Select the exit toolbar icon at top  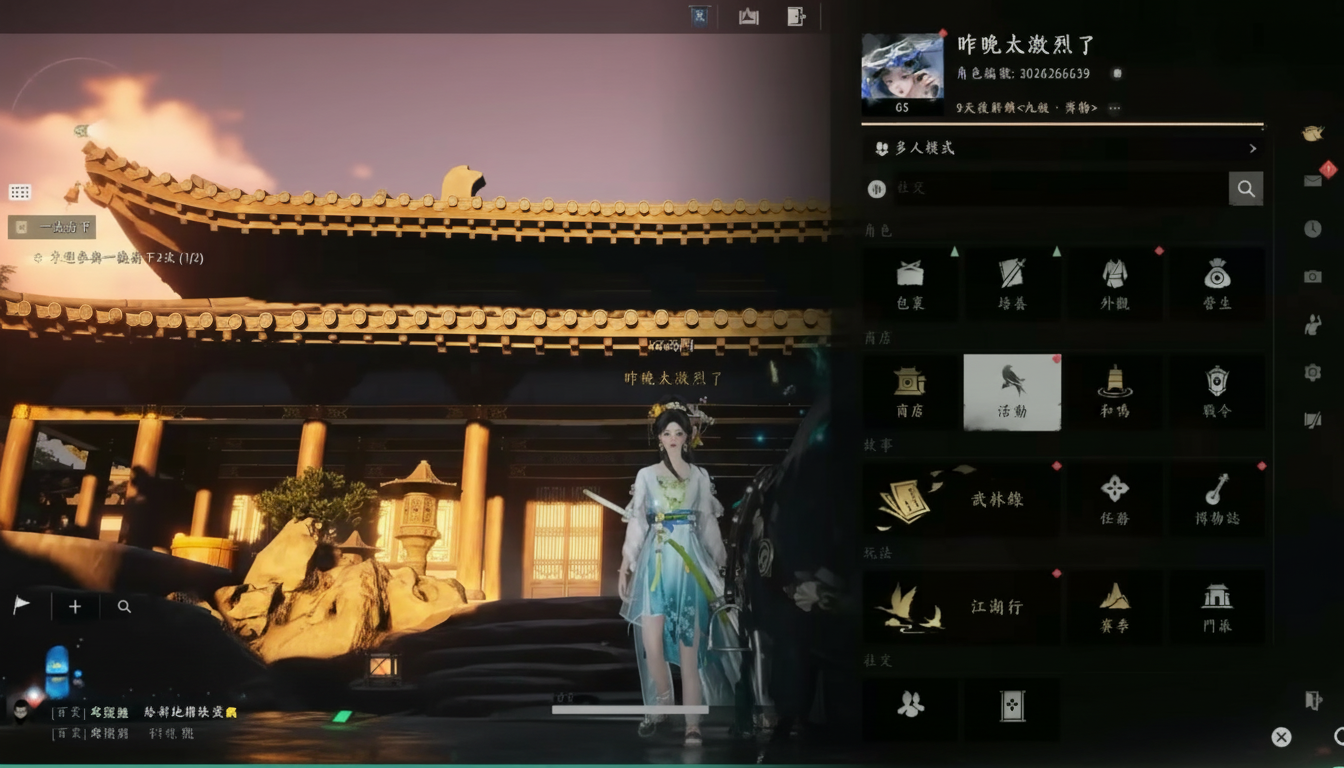coord(796,16)
